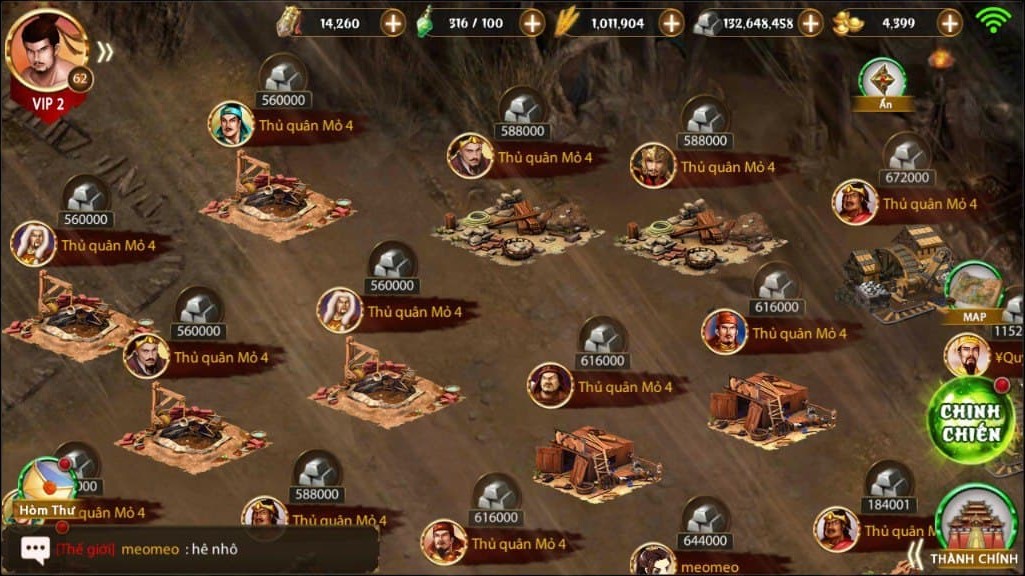Add stamina with the 316 / 100 plus button
Viewport: 1025px width, 576px height.
[532, 23]
